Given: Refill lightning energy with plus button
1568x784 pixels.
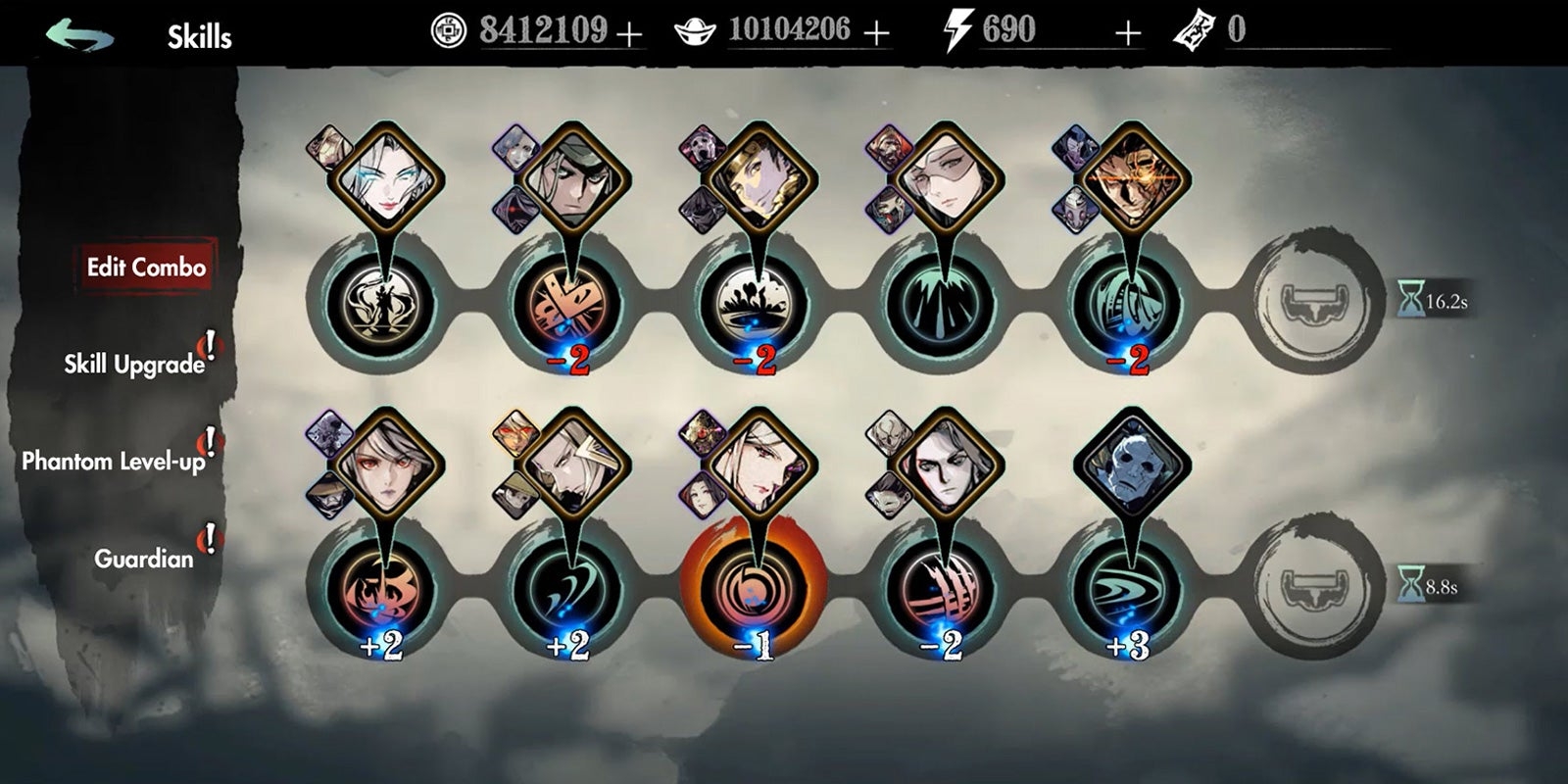Looking at the screenshot, I should pos(1128,34).
